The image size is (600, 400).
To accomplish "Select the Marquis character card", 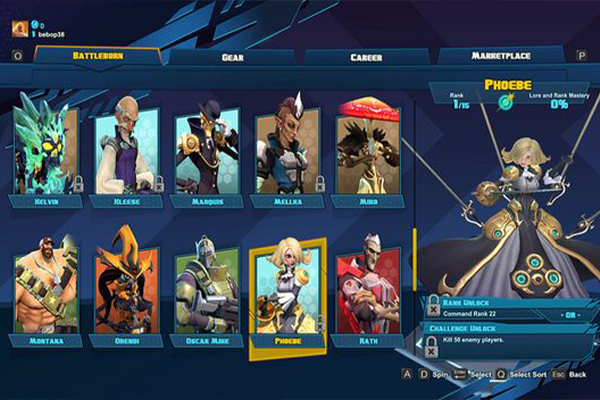I will 206,148.
